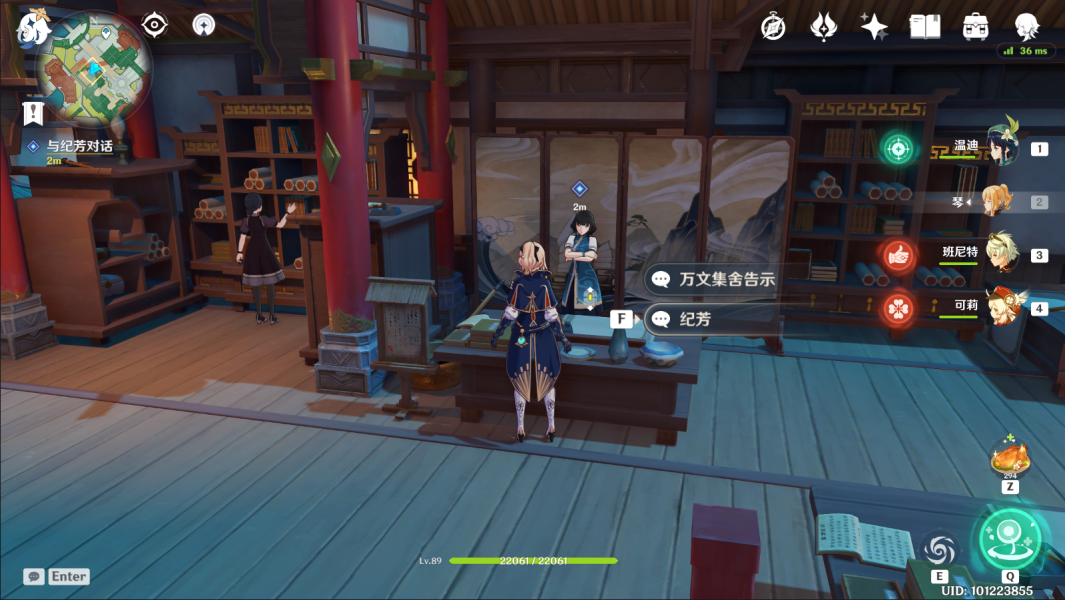Activate the swirl elemental skill
The height and width of the screenshot is (600, 1065).
click(x=940, y=549)
